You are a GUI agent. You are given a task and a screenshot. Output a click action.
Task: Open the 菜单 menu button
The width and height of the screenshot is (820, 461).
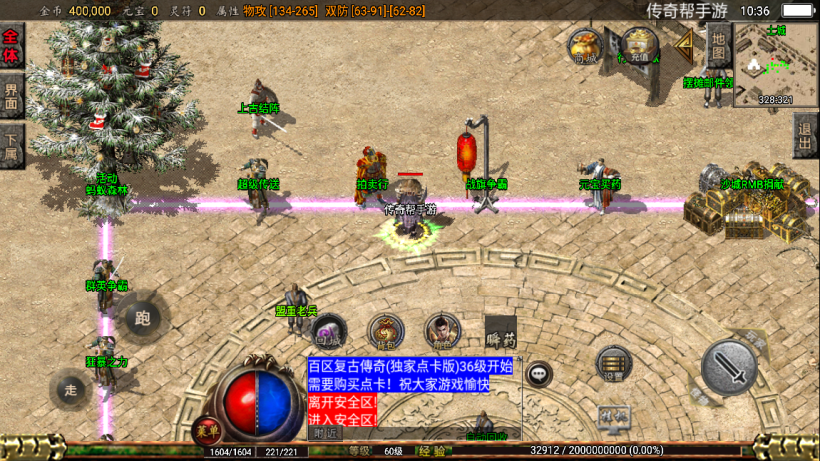coord(207,430)
